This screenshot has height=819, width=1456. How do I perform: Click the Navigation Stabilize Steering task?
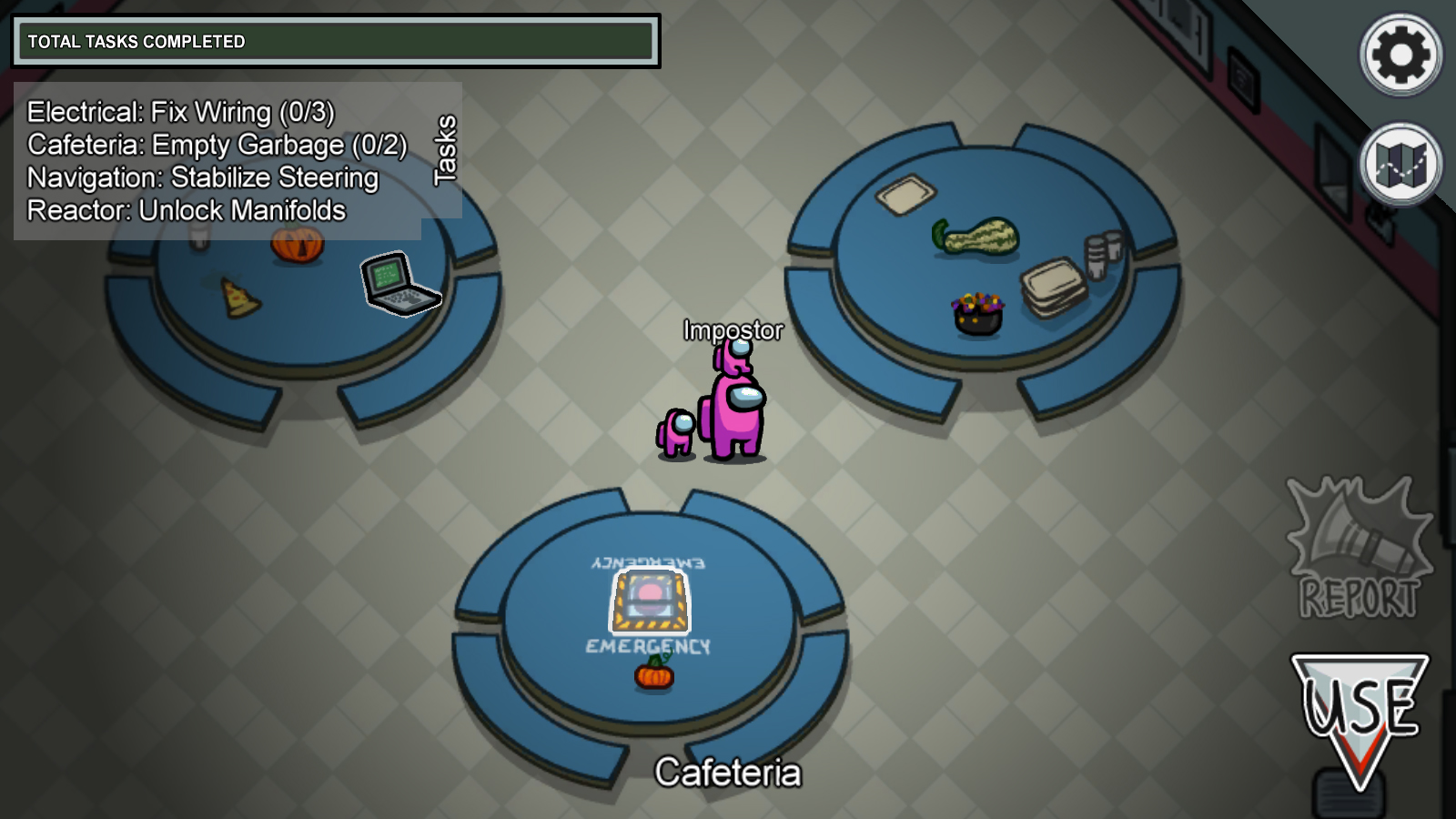click(x=202, y=177)
